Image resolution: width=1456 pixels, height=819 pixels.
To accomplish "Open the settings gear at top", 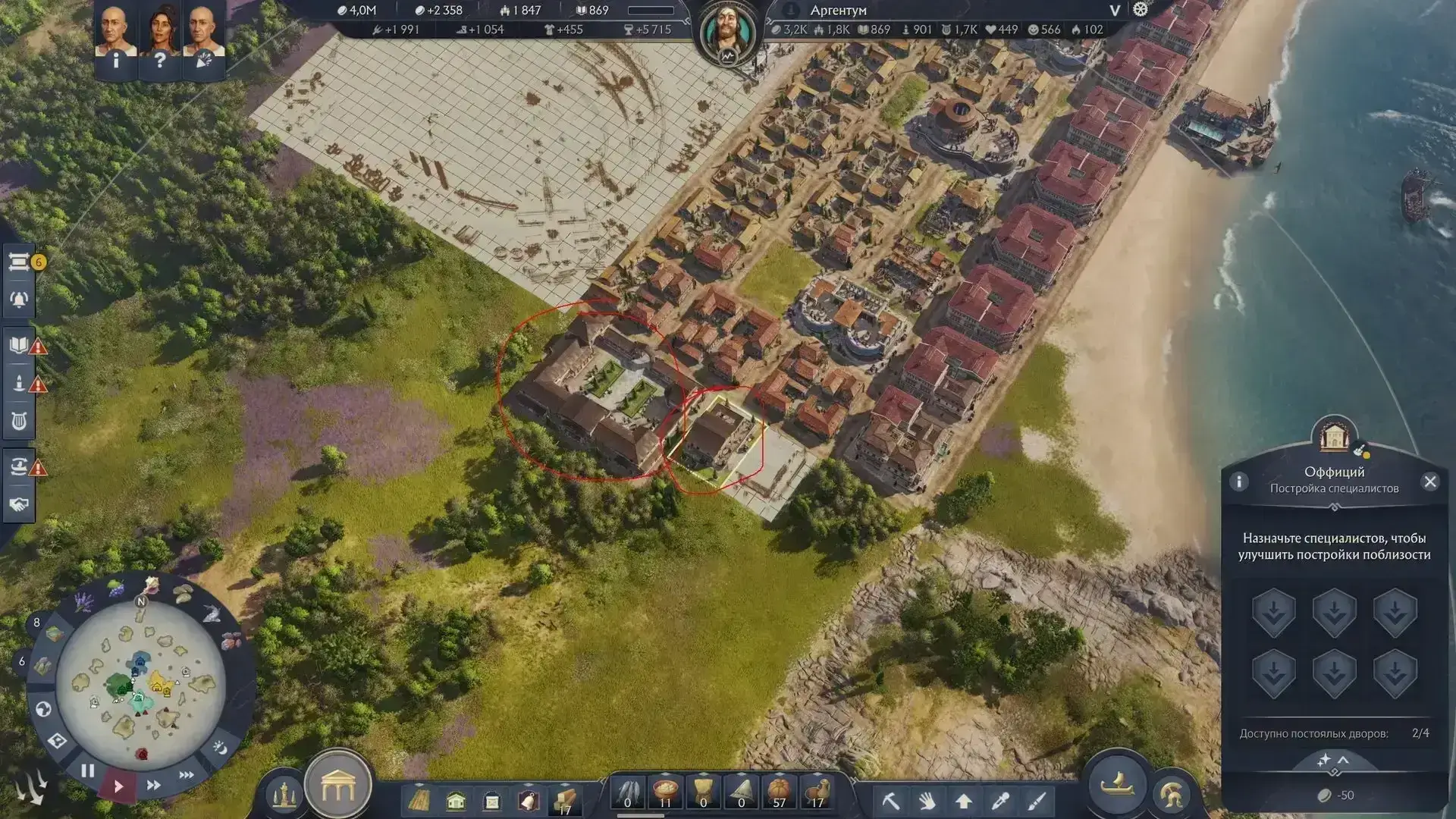I will pyautogui.click(x=1141, y=10).
